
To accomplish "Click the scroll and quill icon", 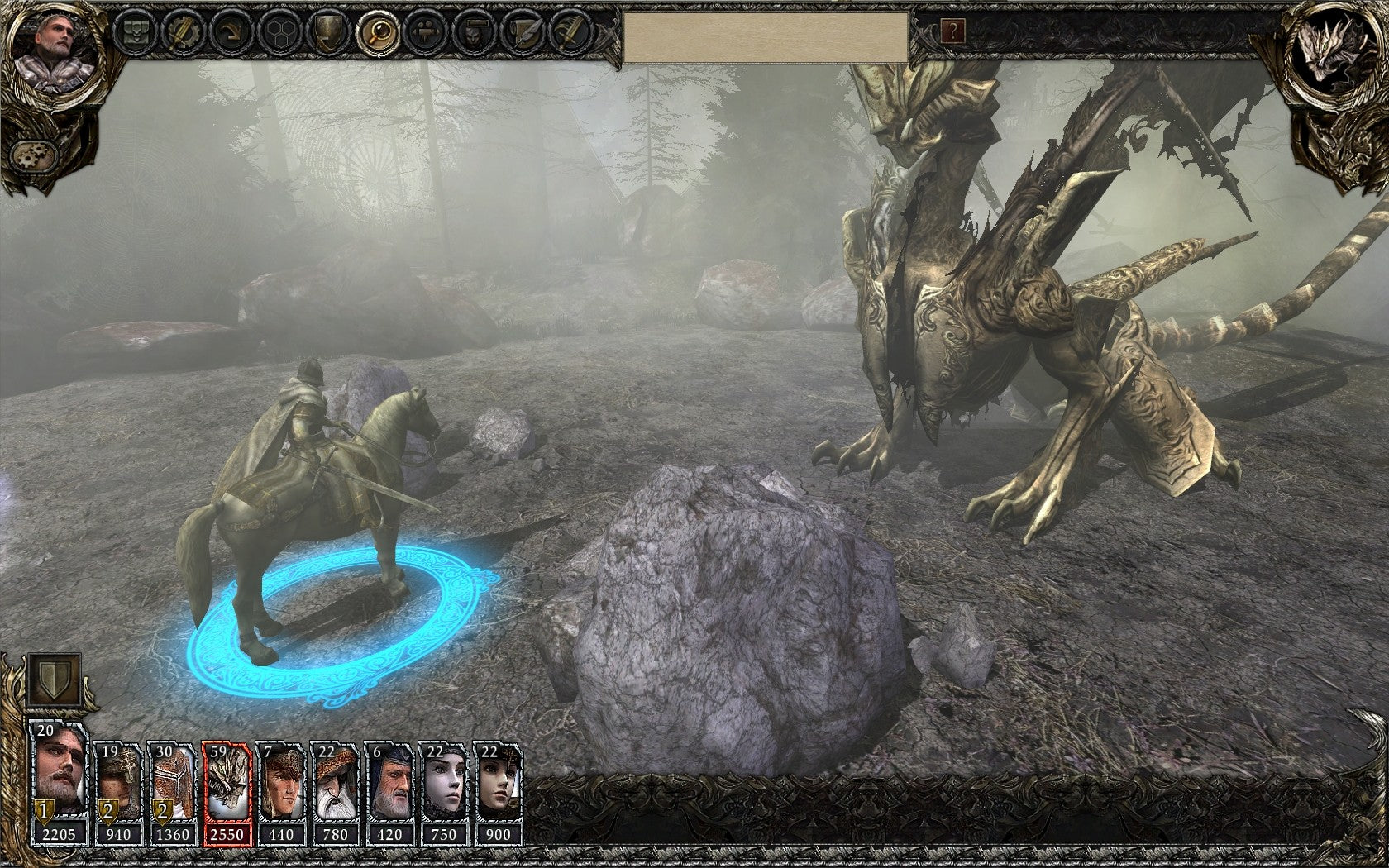I will pyautogui.click(x=524, y=33).
